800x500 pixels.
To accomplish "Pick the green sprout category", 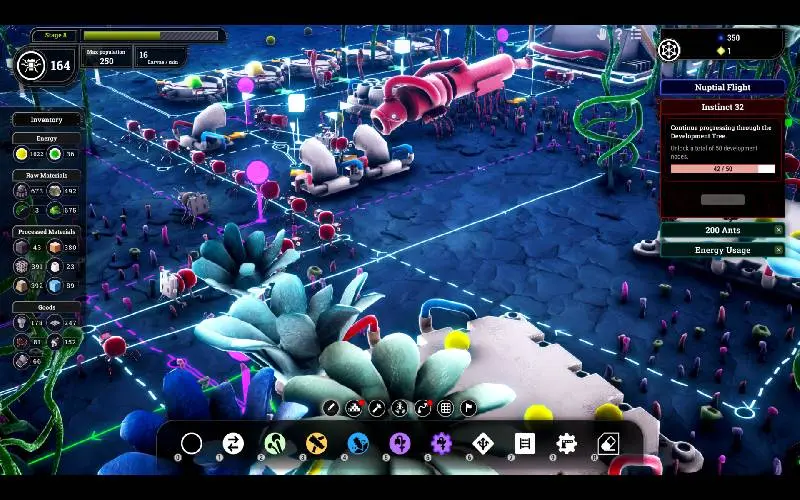I will click(x=275, y=443).
